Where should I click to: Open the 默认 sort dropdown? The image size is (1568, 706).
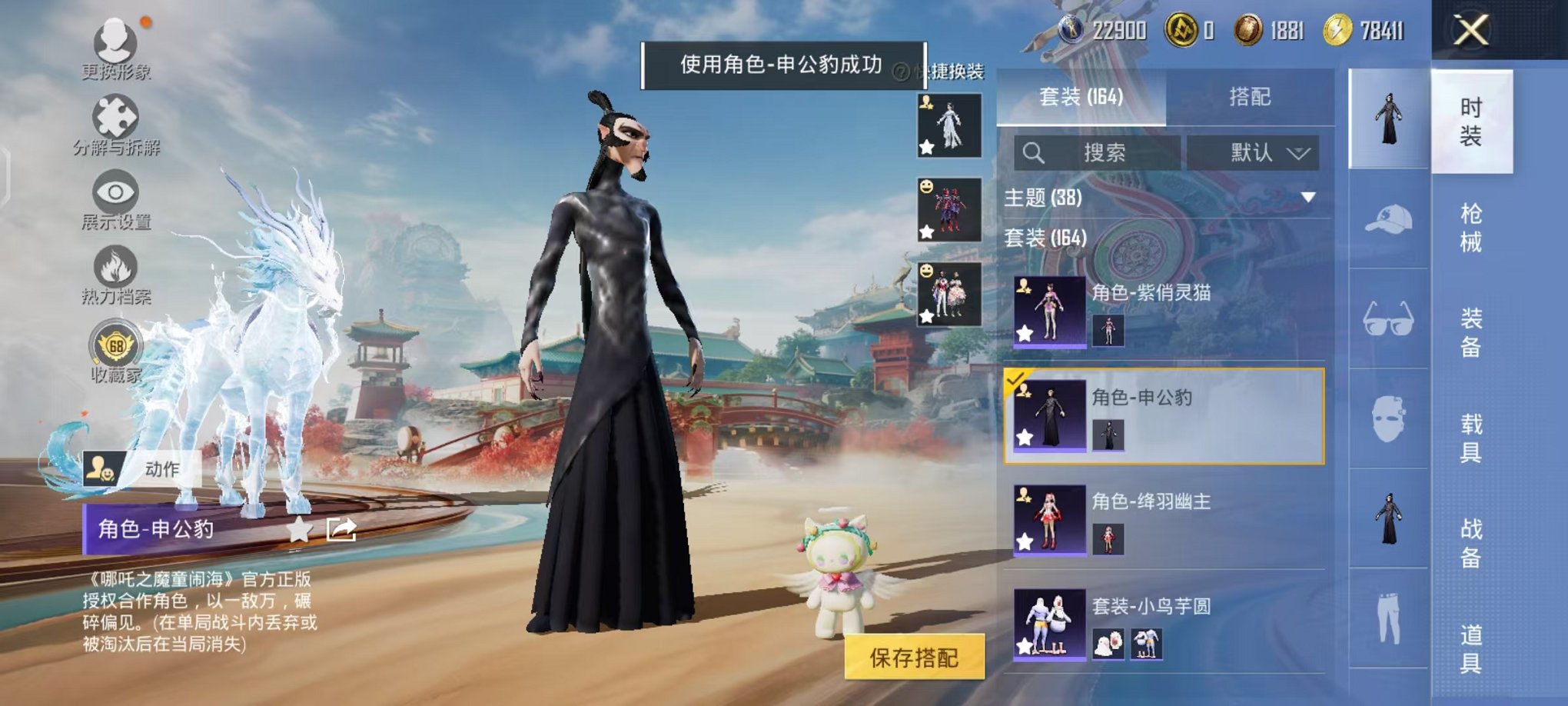1254,152
